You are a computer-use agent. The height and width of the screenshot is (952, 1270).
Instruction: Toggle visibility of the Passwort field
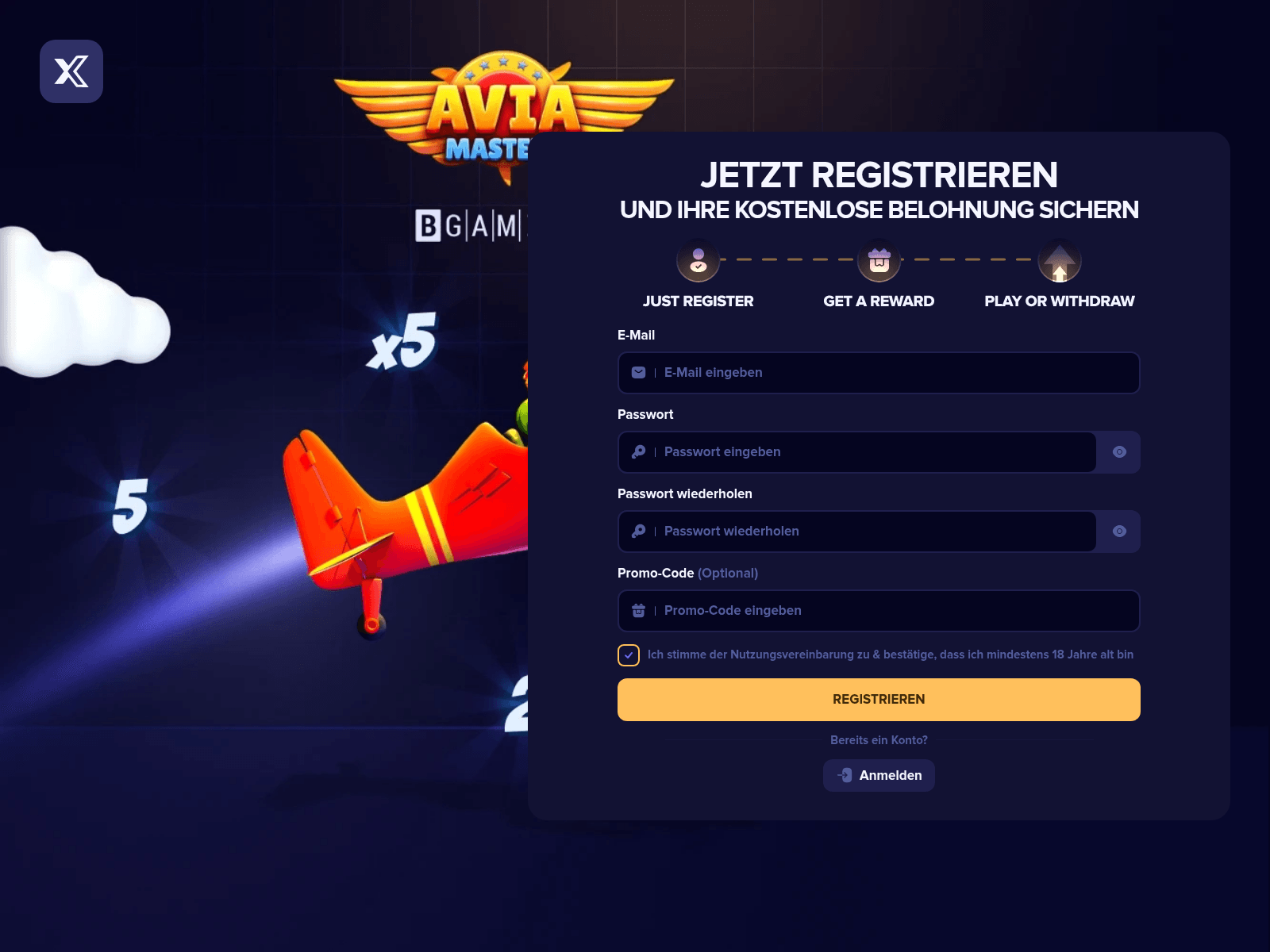pos(1119,451)
